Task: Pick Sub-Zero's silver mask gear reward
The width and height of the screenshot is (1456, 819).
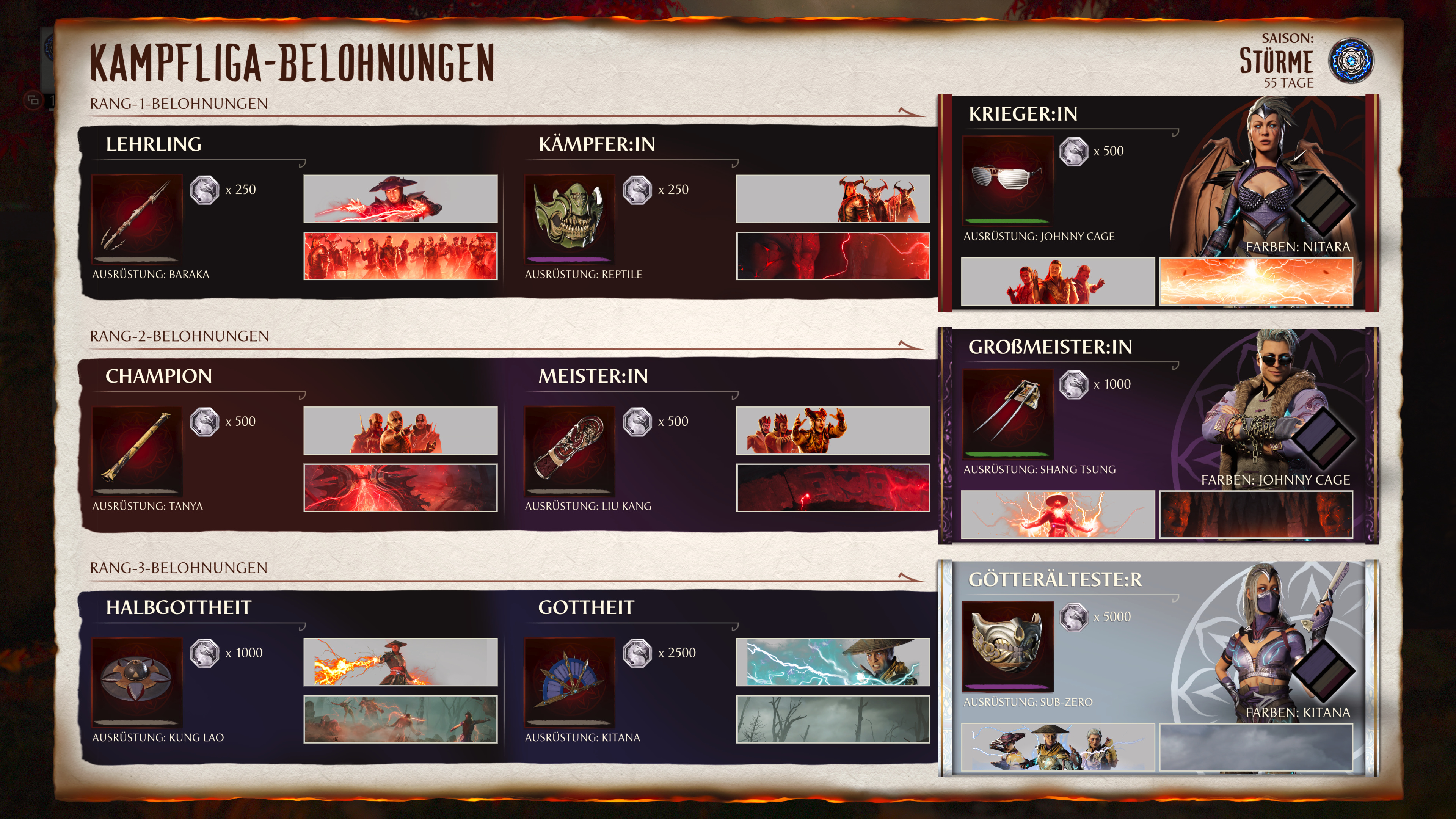Action: pos(1007,645)
